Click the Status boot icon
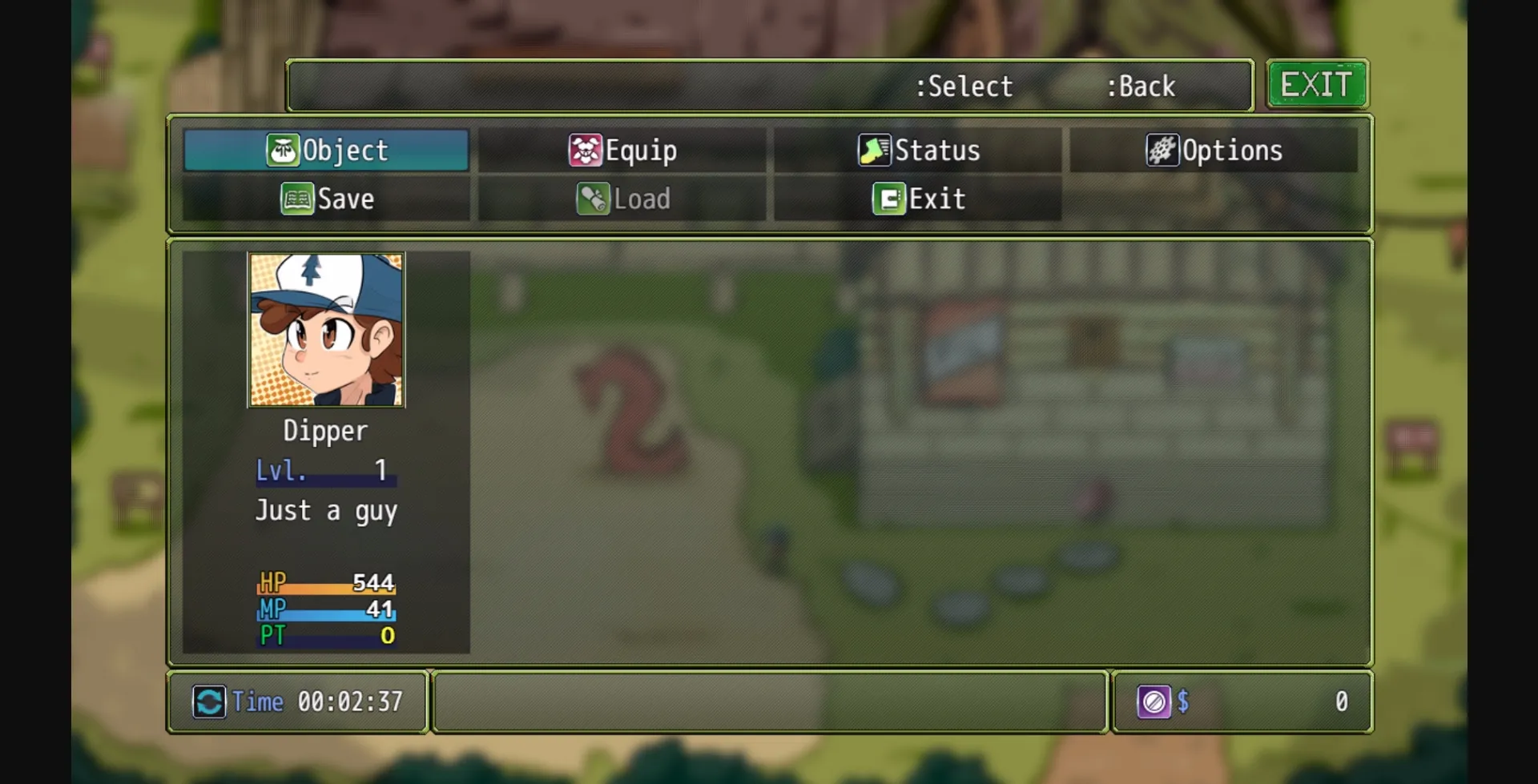1538x784 pixels. point(875,150)
